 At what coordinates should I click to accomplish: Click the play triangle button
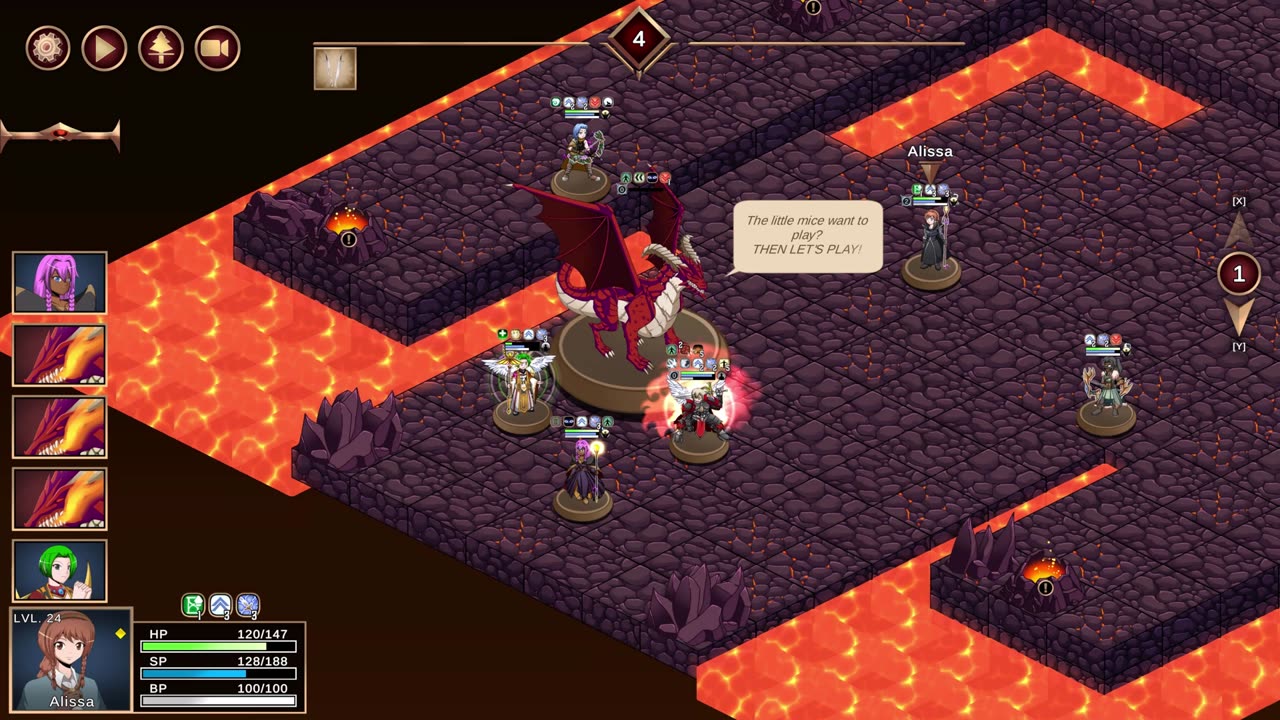(104, 48)
